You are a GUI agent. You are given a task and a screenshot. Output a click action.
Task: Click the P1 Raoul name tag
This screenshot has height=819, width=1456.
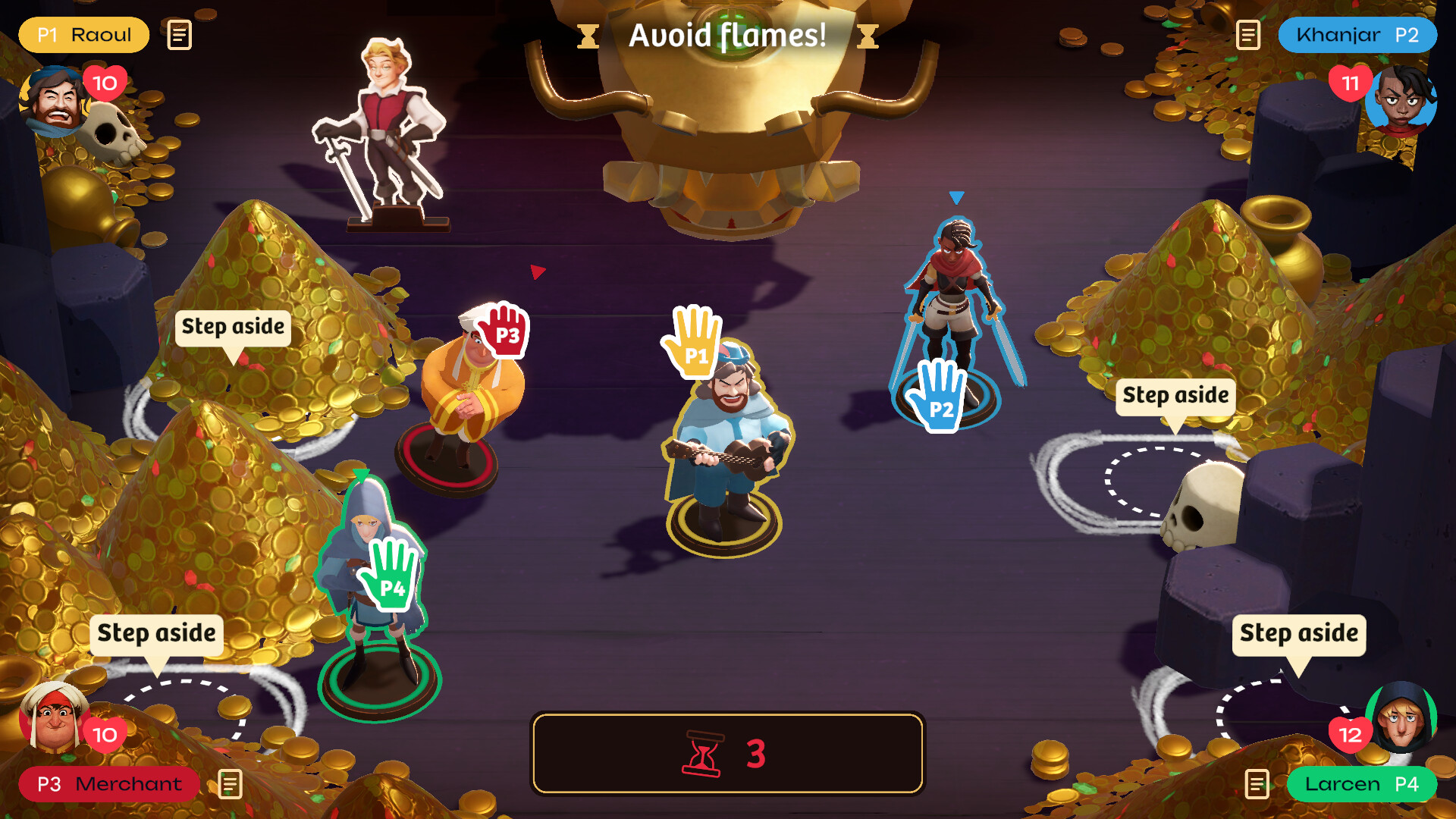pyautogui.click(x=83, y=35)
